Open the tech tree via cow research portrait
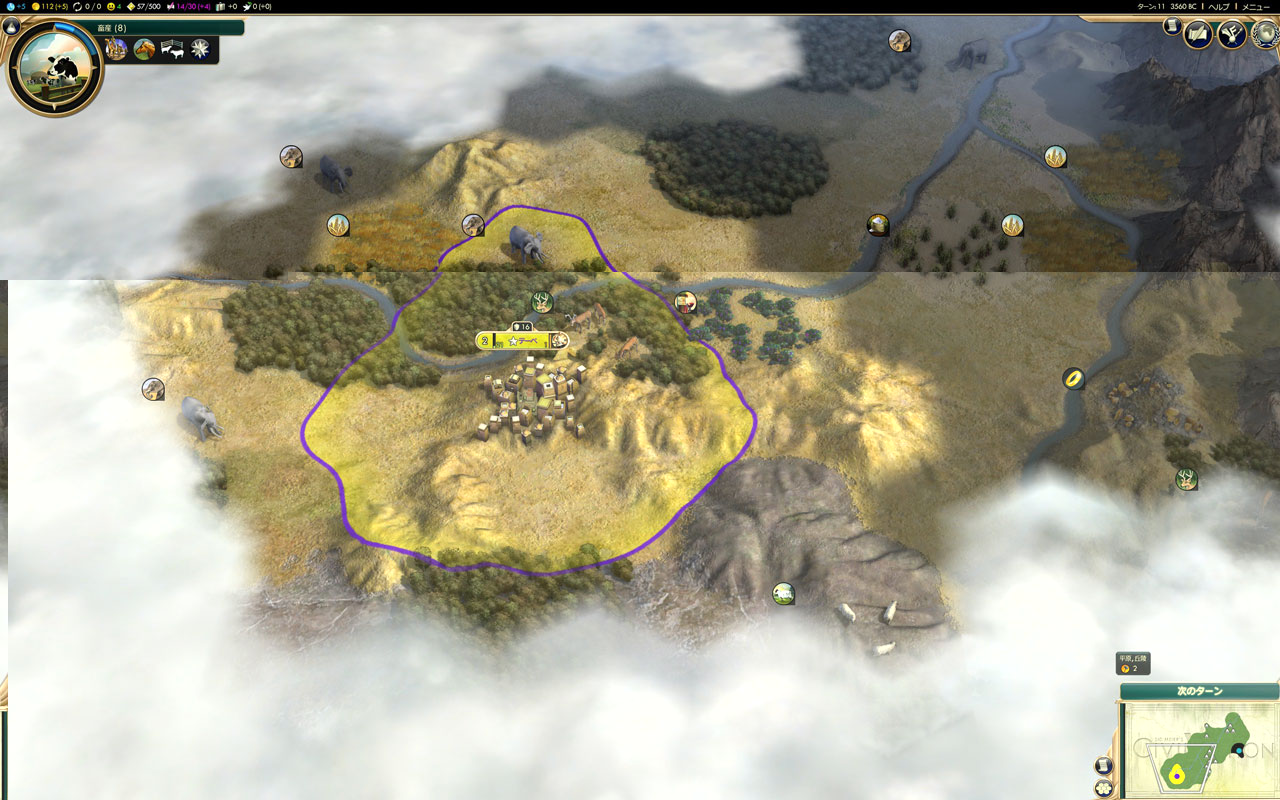This screenshot has width=1280, height=800. (x=56, y=67)
